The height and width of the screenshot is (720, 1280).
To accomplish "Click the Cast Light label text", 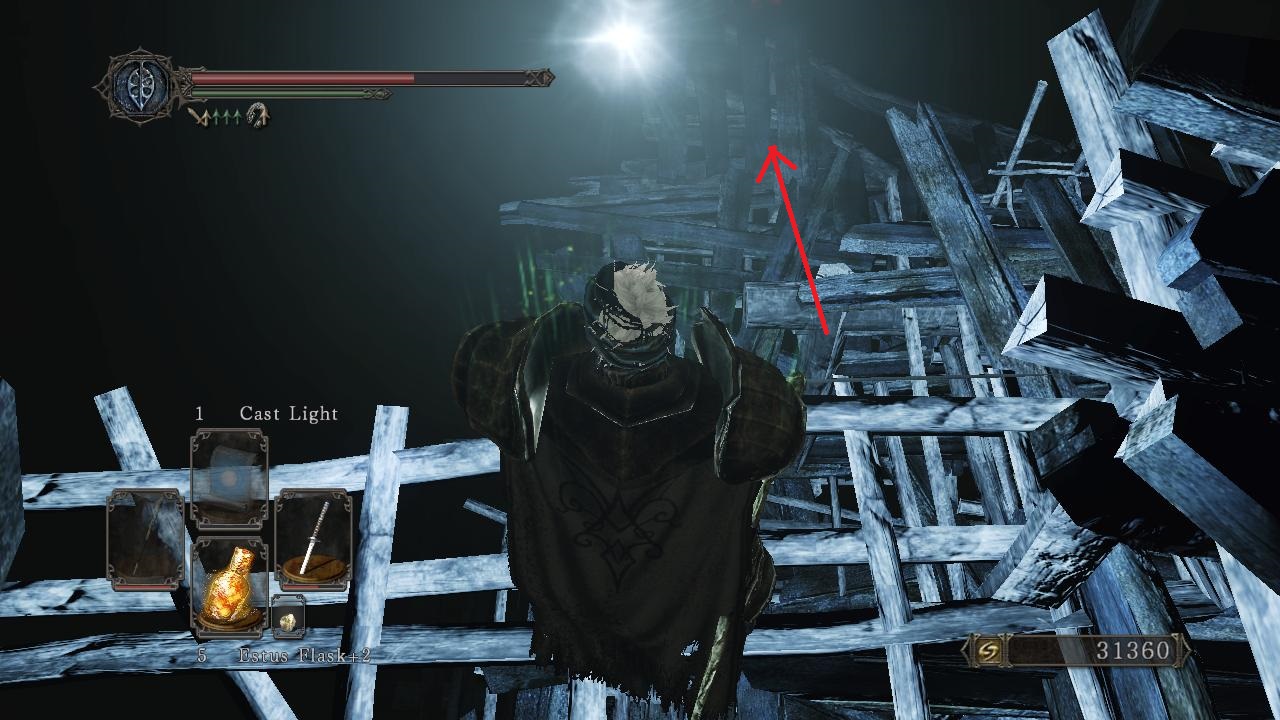I will [x=288, y=413].
